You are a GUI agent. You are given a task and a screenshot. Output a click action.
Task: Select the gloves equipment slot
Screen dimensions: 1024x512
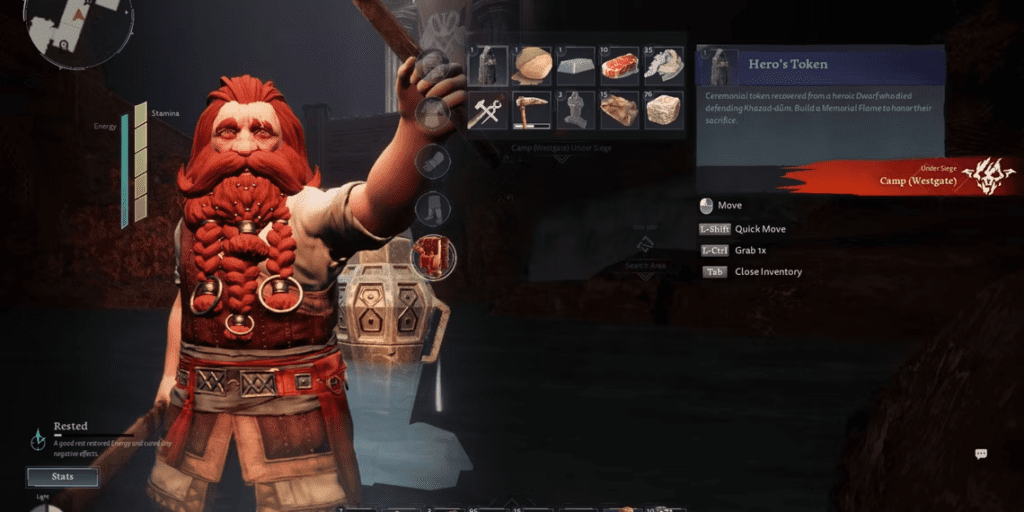pyautogui.click(x=433, y=160)
